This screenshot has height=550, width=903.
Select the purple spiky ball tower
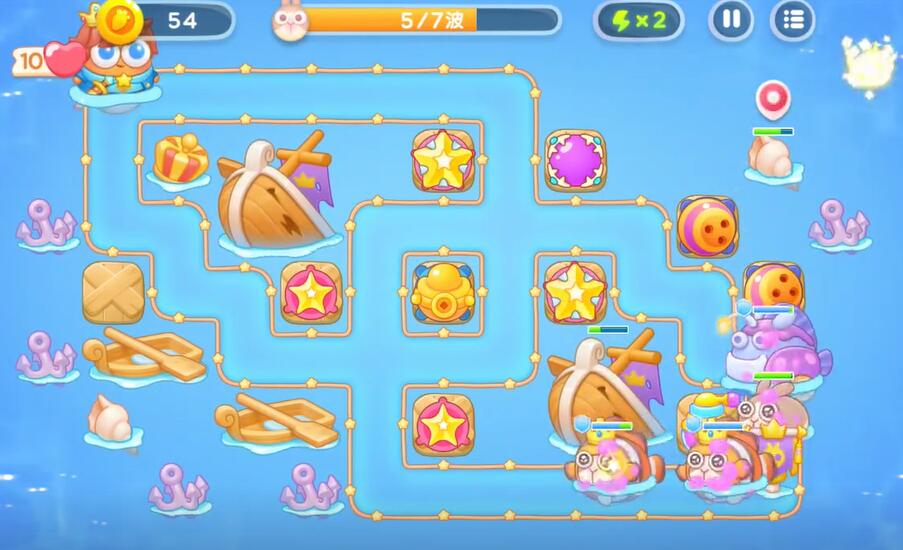coord(575,160)
